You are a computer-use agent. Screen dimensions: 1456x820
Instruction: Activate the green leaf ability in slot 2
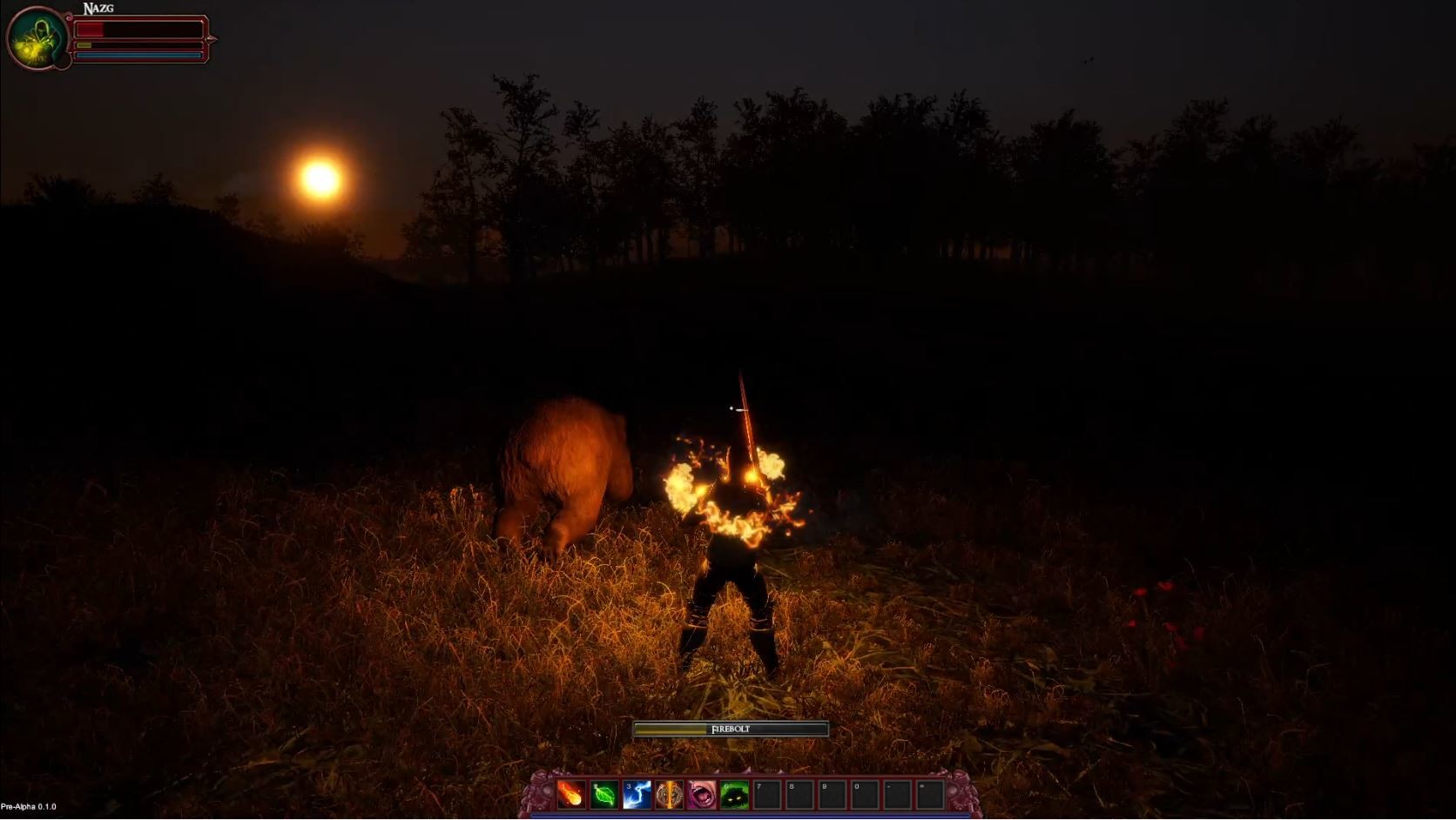[604, 795]
